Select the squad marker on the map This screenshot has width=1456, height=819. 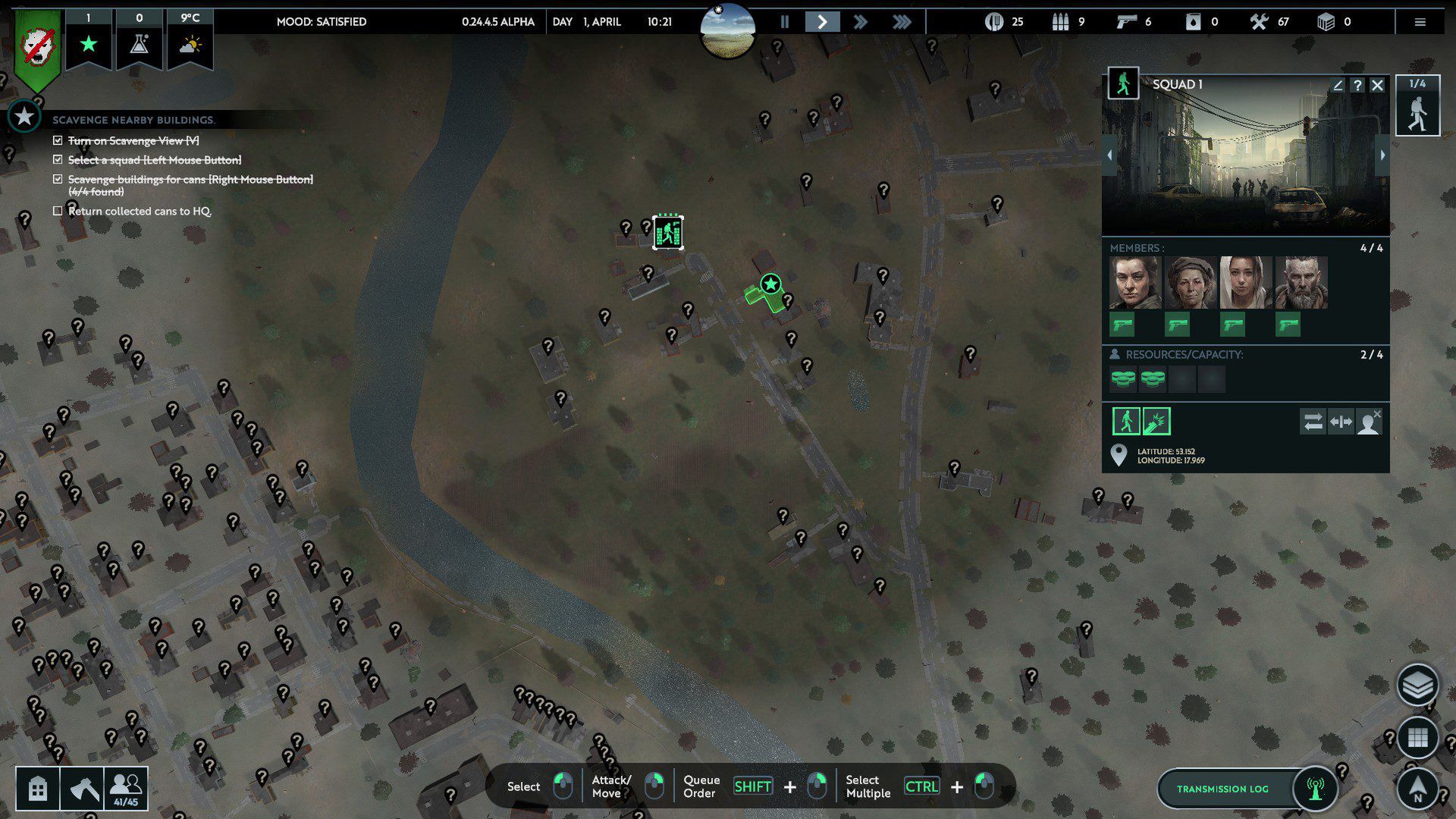(x=668, y=232)
